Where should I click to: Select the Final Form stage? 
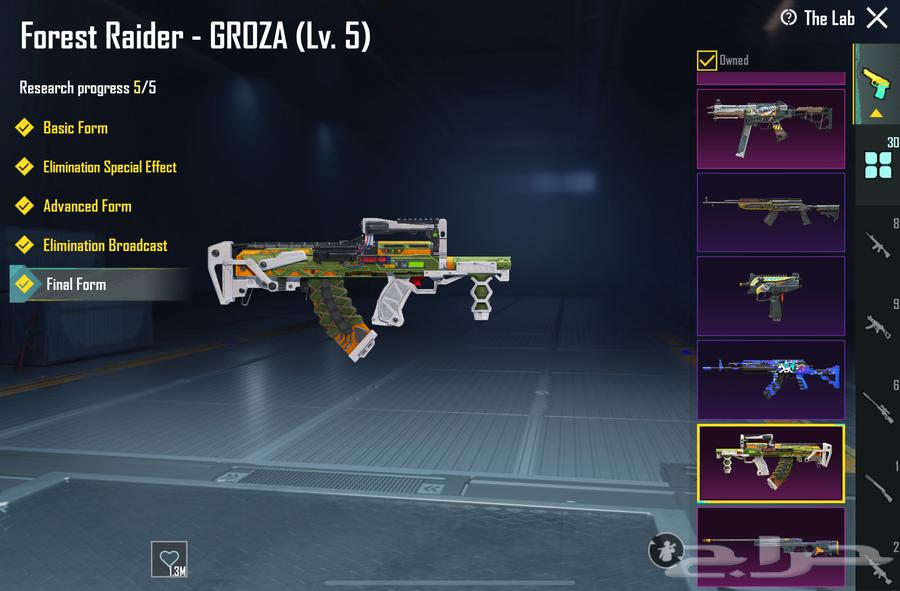[x=76, y=284]
